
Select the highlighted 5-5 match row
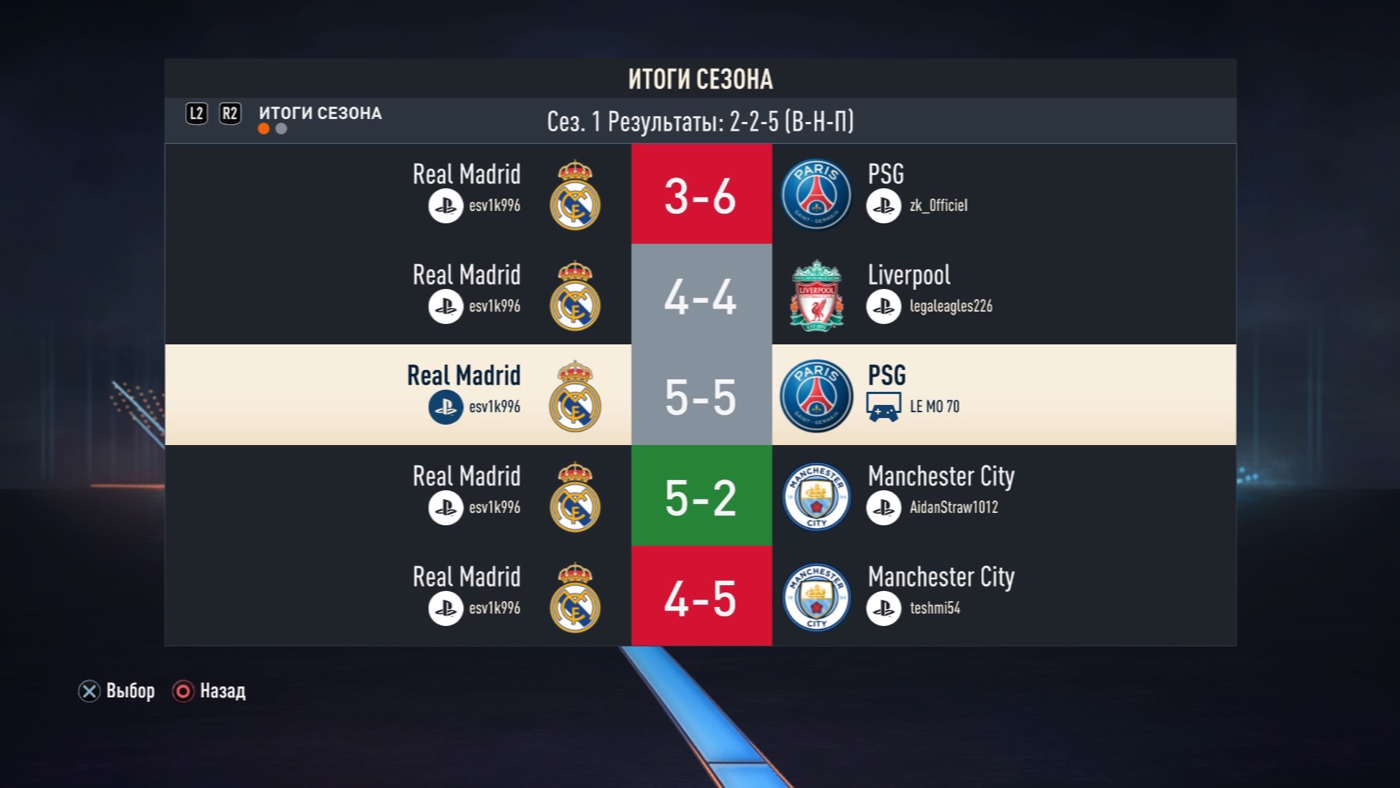700,394
